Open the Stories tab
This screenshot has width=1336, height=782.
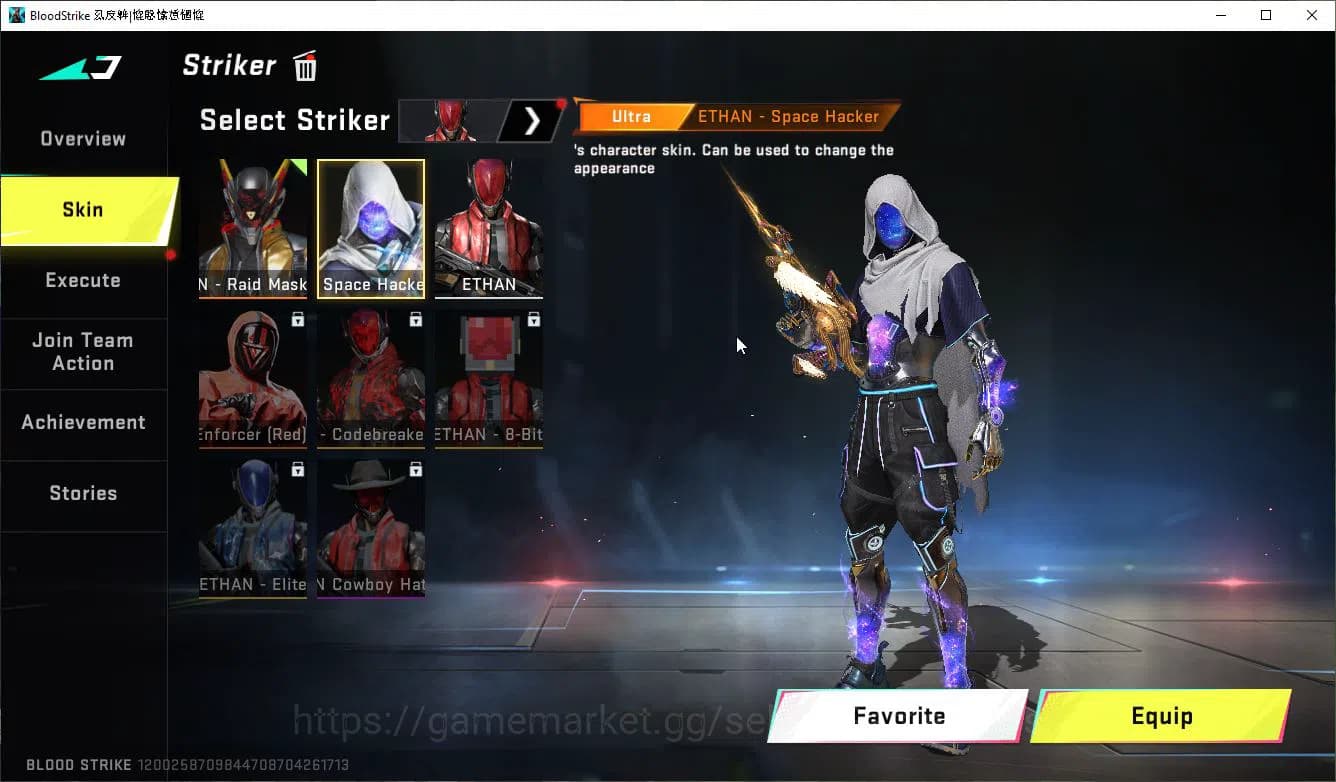pyautogui.click(x=83, y=492)
